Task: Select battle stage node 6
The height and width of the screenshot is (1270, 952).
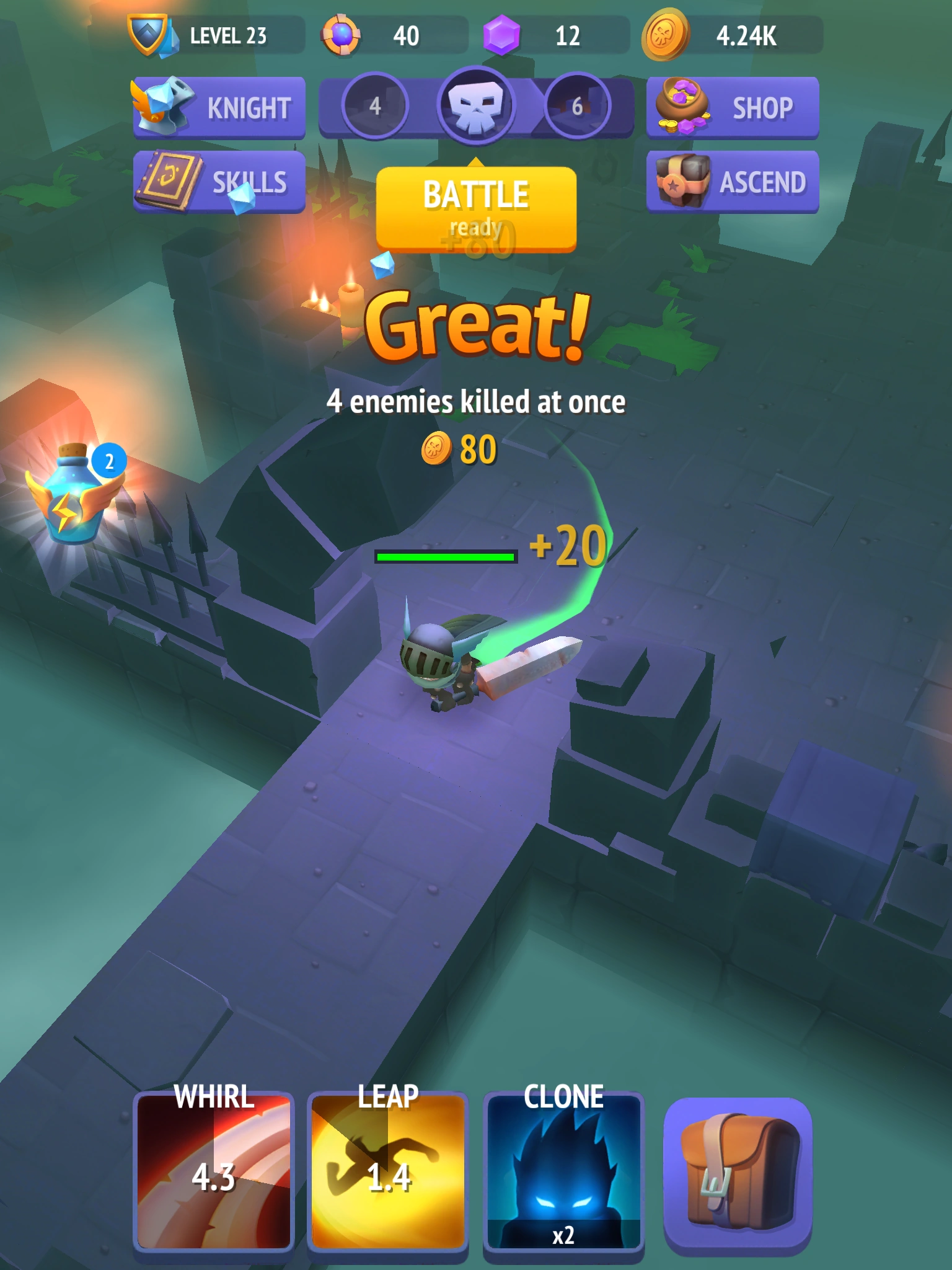Action: point(576,105)
